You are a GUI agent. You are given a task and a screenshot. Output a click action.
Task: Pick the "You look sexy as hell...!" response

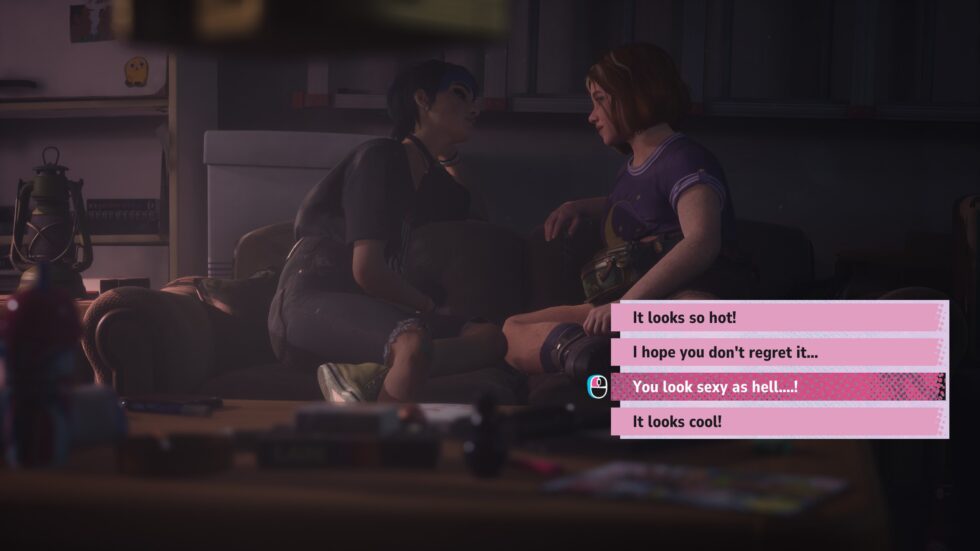pyautogui.click(x=778, y=387)
